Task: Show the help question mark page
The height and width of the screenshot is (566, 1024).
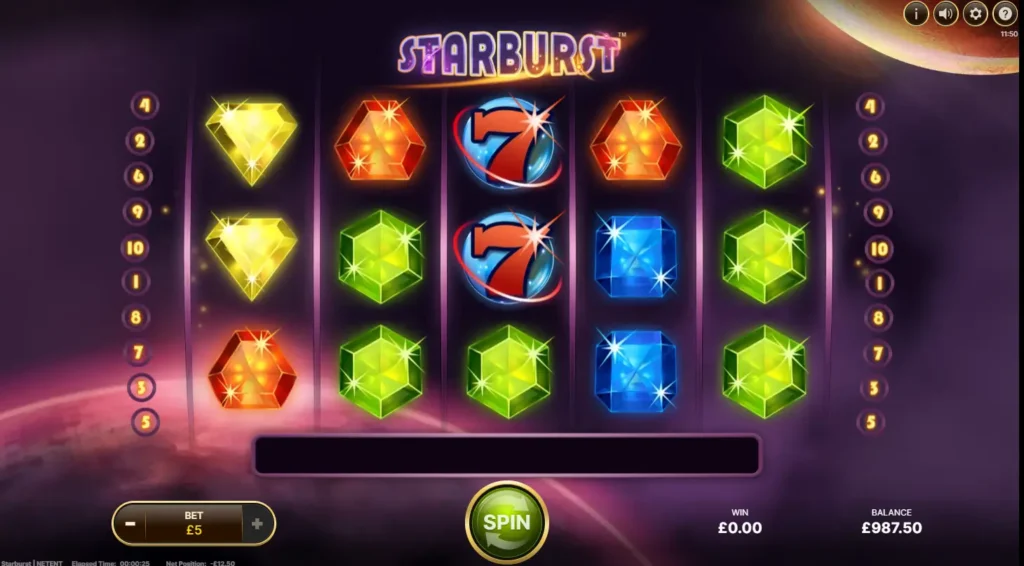Action: pos(1004,14)
